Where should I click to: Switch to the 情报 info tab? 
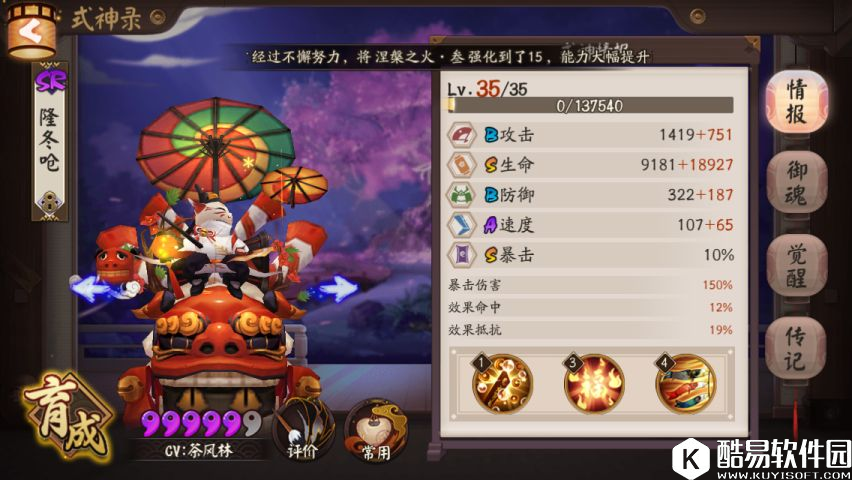pyautogui.click(x=796, y=101)
